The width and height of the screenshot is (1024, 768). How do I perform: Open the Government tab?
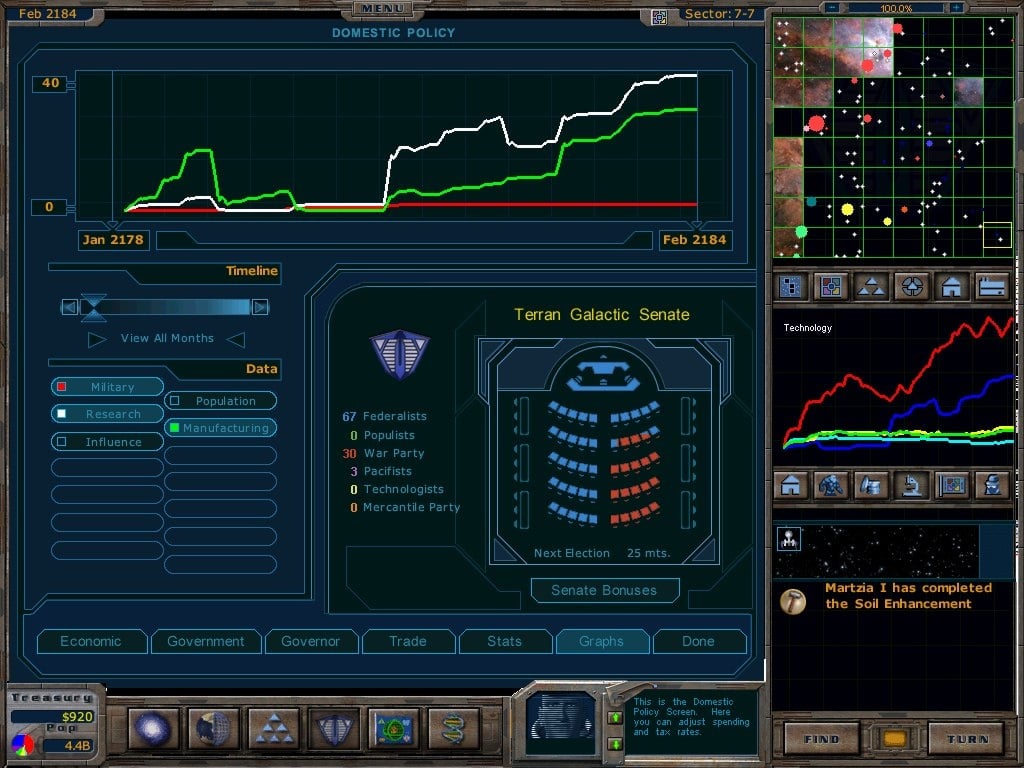point(206,641)
